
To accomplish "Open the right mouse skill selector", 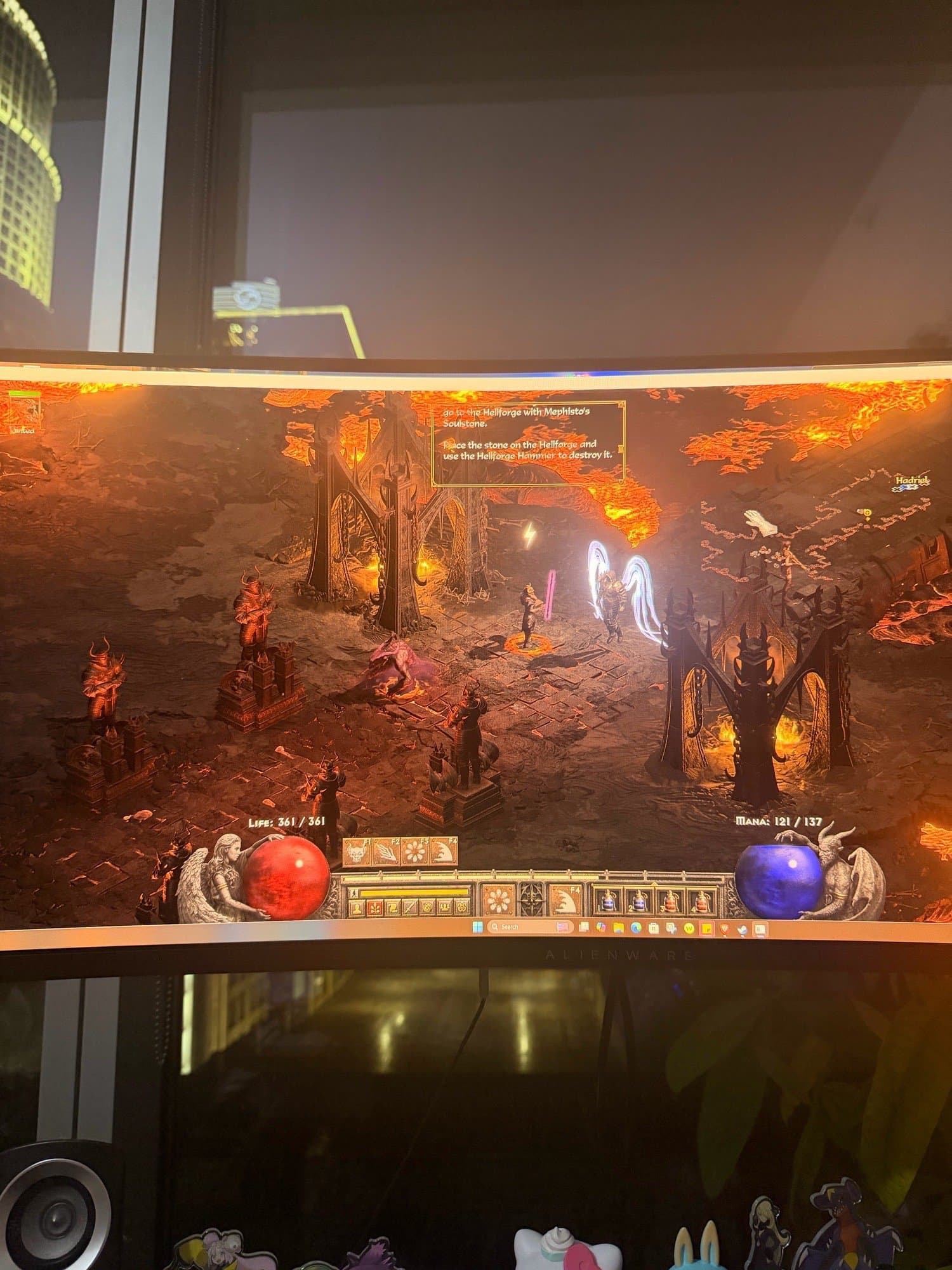I will point(563,901).
